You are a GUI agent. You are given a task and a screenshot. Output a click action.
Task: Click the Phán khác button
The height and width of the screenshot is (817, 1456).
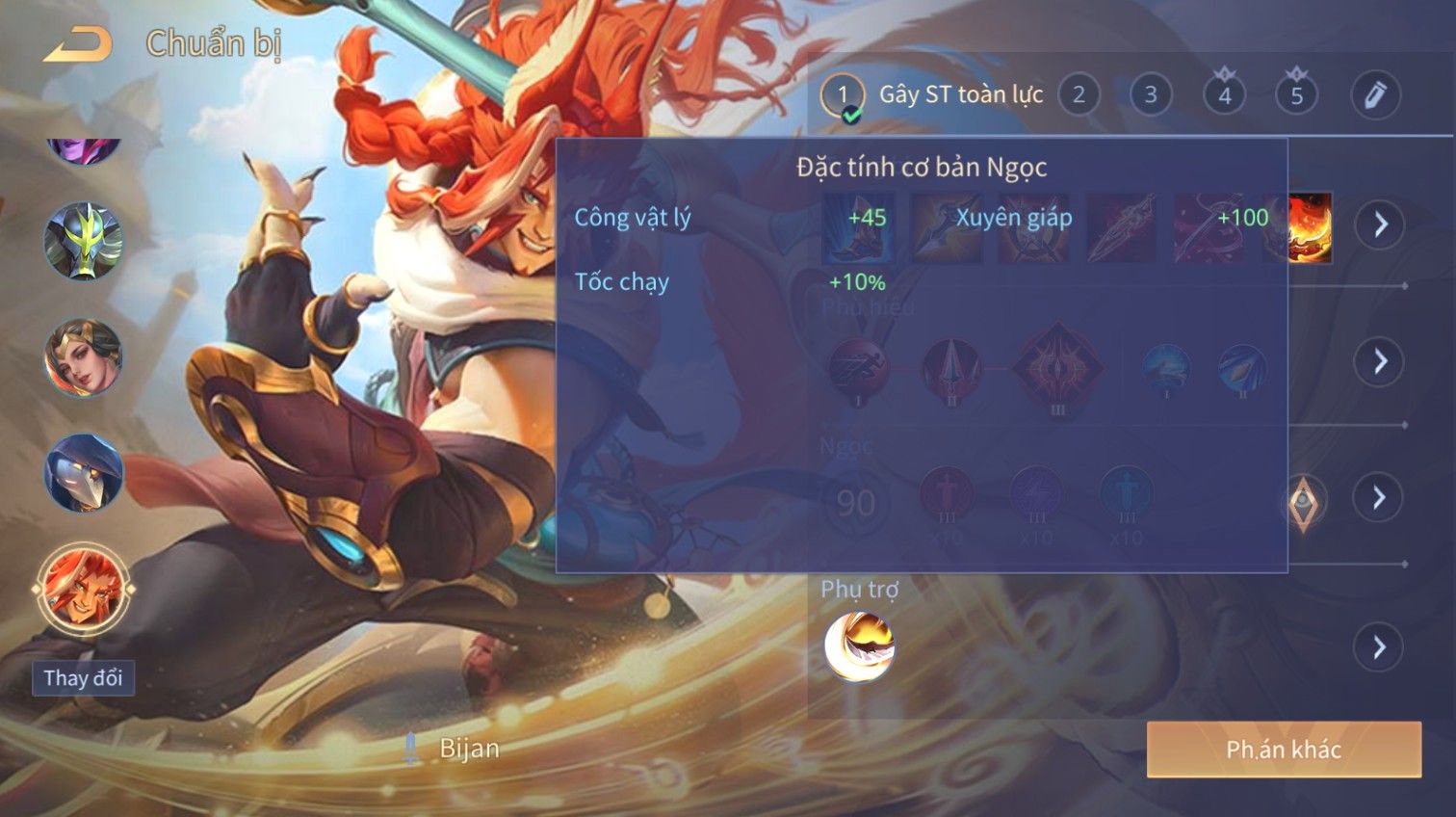1284,750
